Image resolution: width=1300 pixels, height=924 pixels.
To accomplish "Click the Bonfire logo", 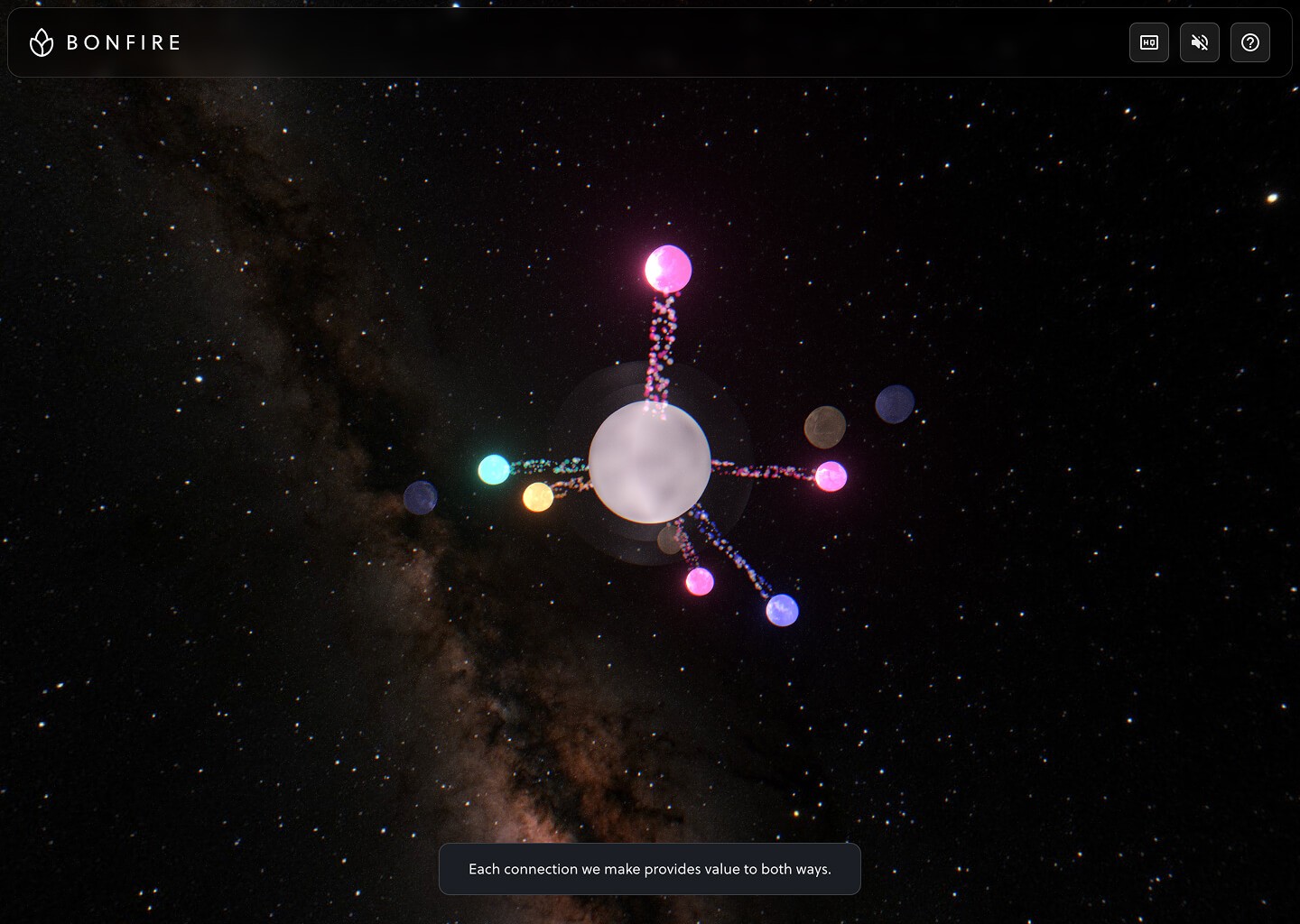I will click(x=105, y=42).
